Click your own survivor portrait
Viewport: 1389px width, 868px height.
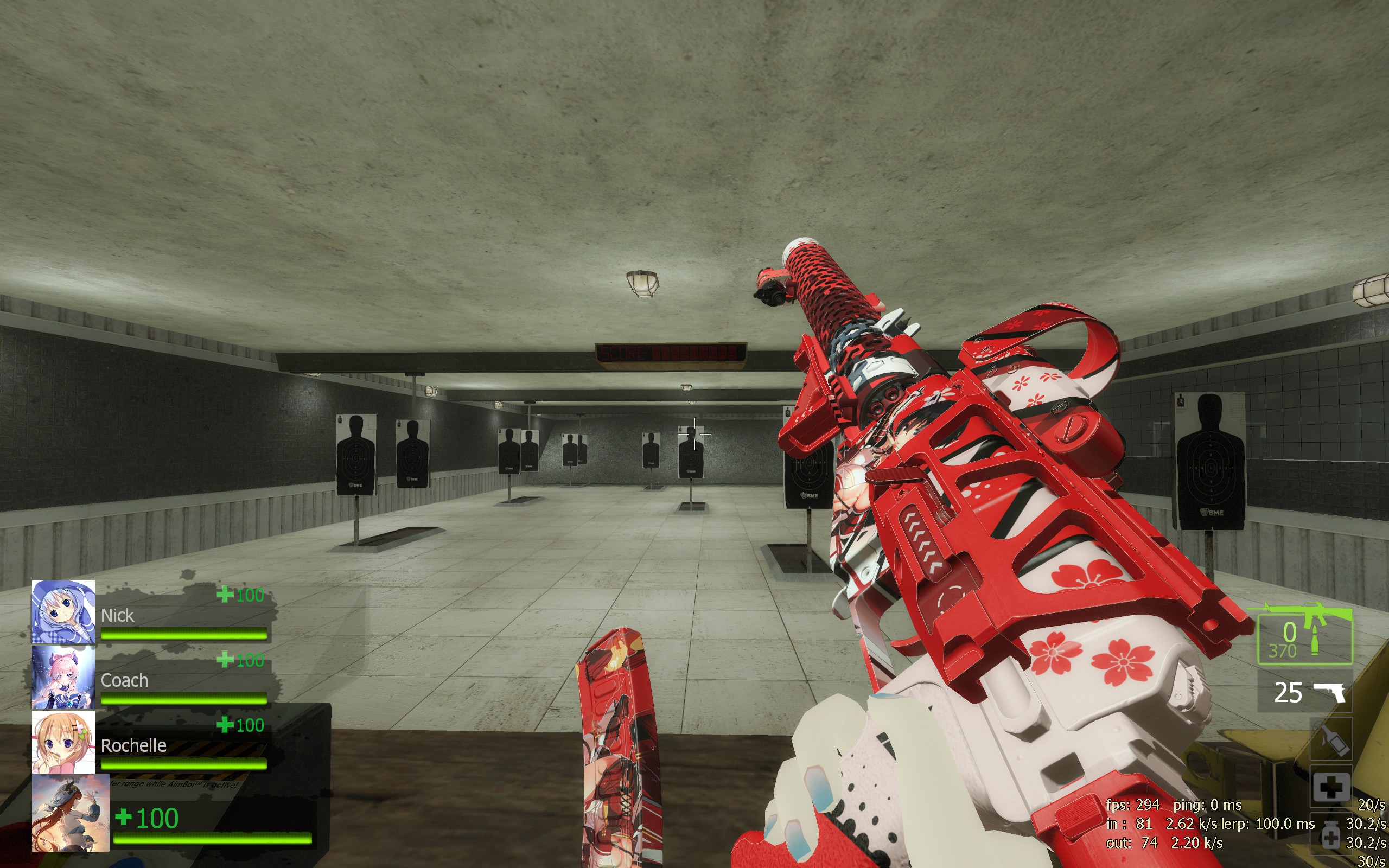point(70,813)
